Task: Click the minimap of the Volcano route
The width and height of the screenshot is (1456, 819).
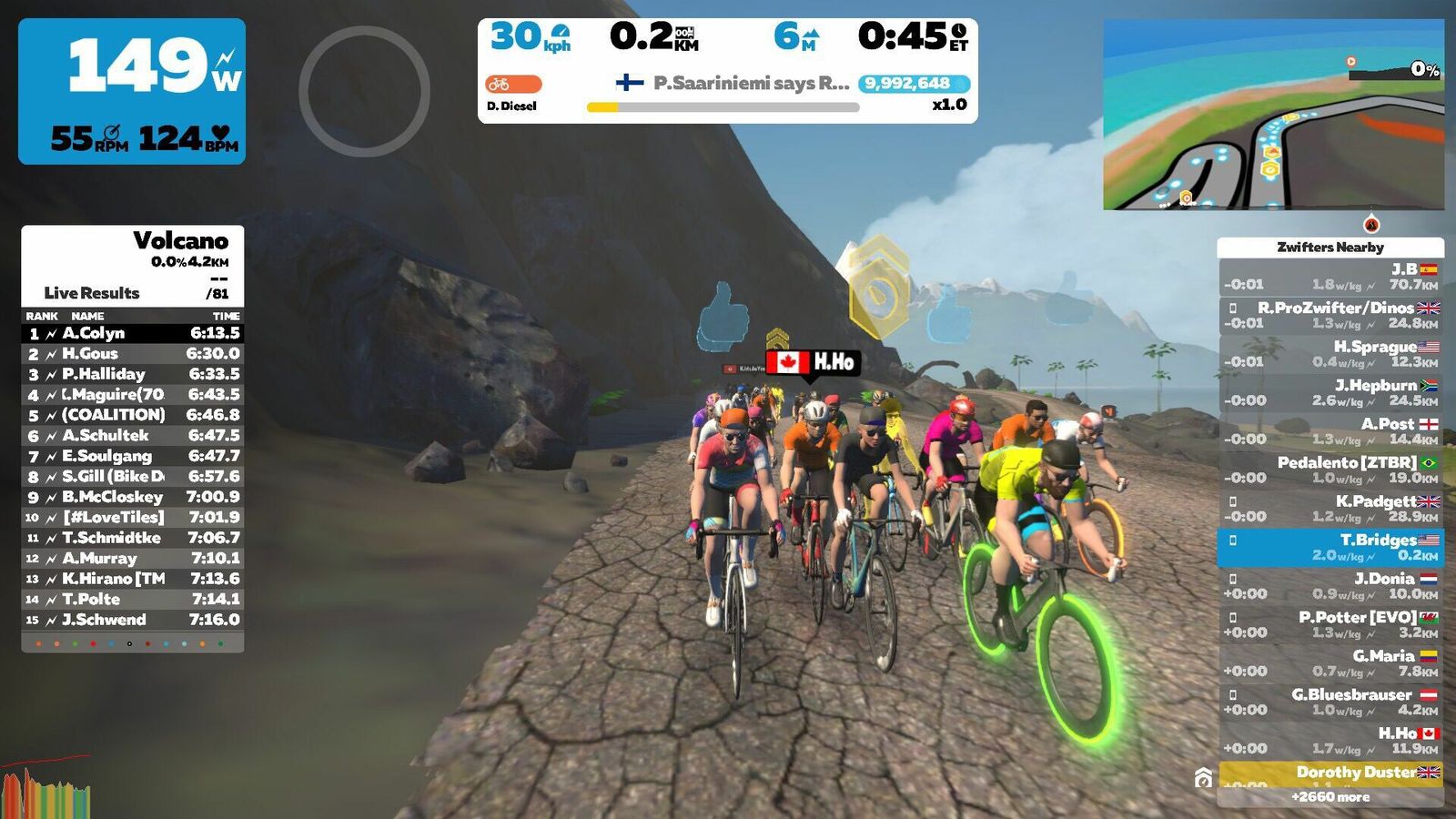Action: tap(1273, 115)
